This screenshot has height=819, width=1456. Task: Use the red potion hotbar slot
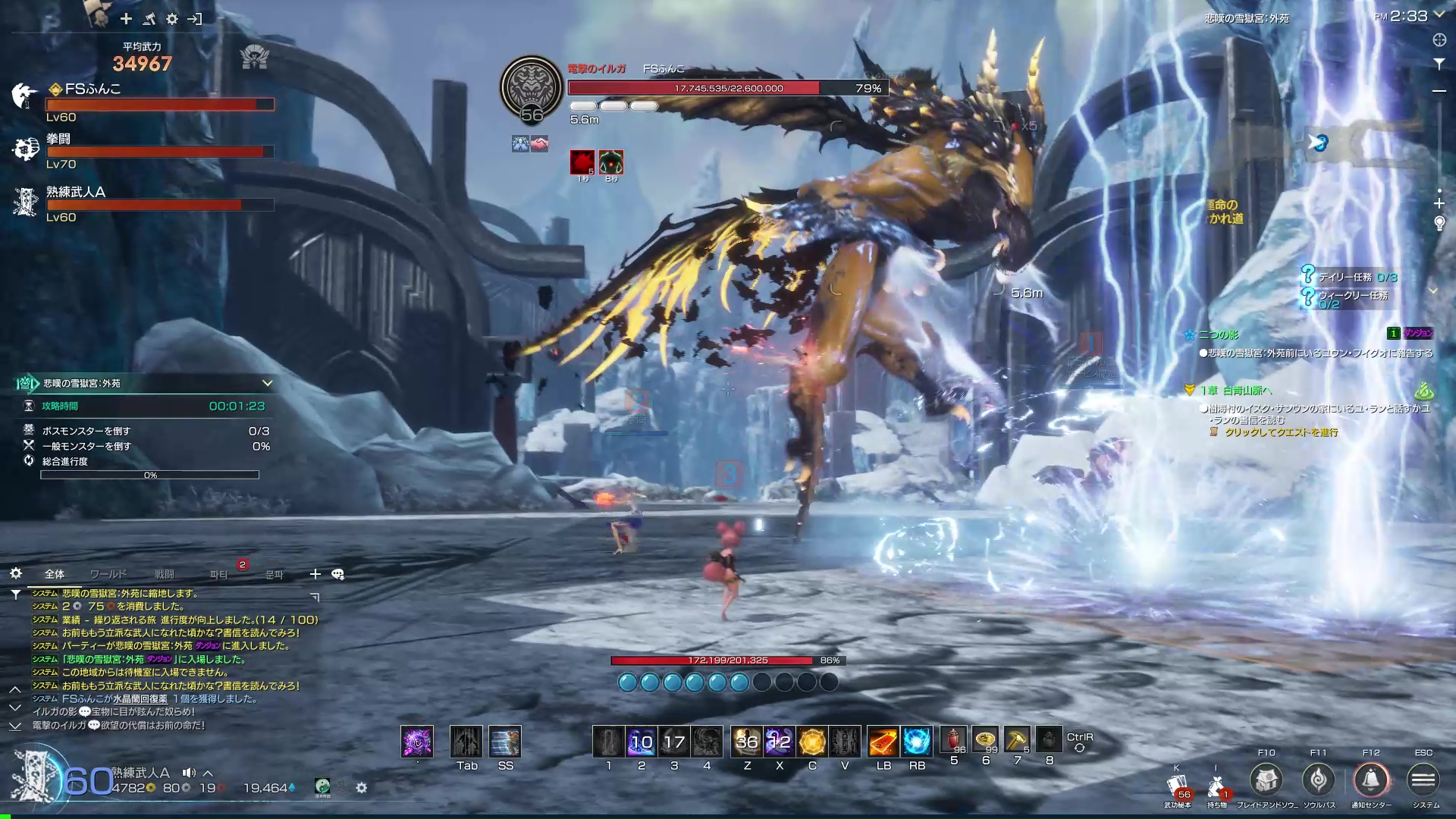tap(953, 740)
